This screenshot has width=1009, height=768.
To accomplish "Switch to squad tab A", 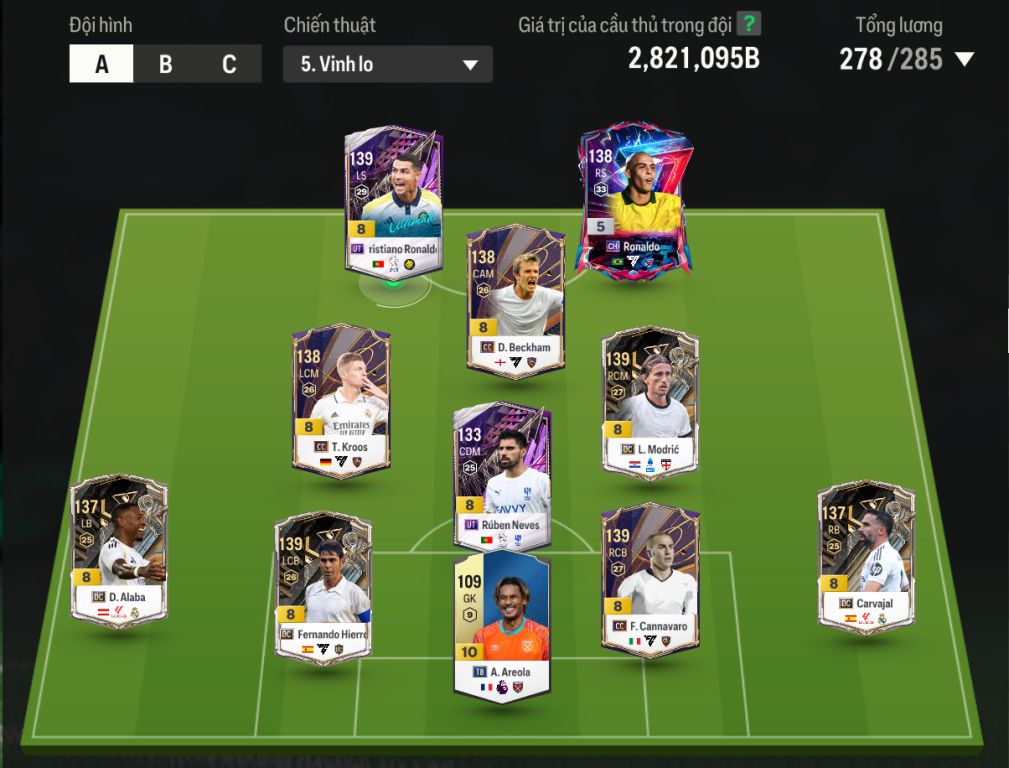I will [x=101, y=65].
